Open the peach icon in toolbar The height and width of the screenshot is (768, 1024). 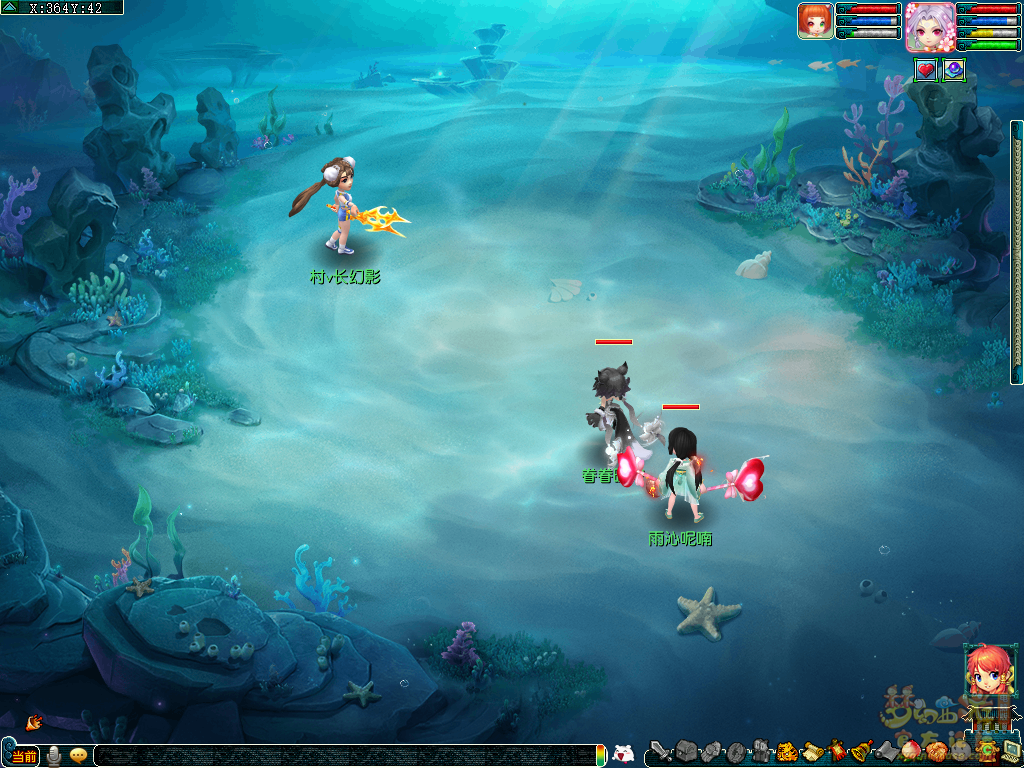pyautogui.click(x=910, y=751)
